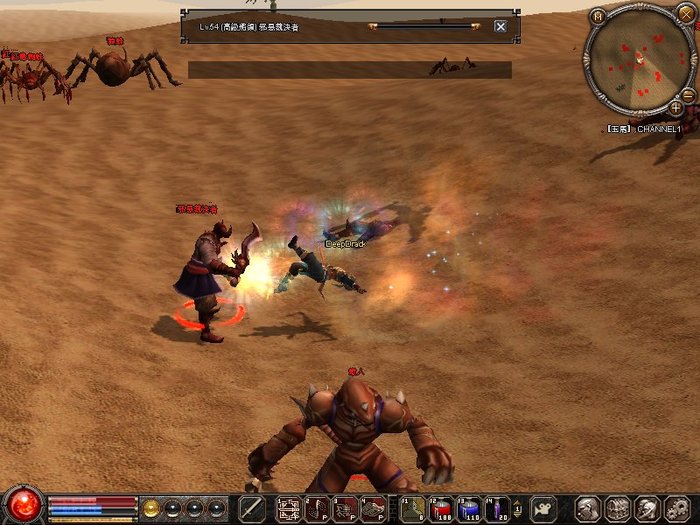700x525 pixels.
Task: Zoom in the minimap with the plus button
Action: 676,107
